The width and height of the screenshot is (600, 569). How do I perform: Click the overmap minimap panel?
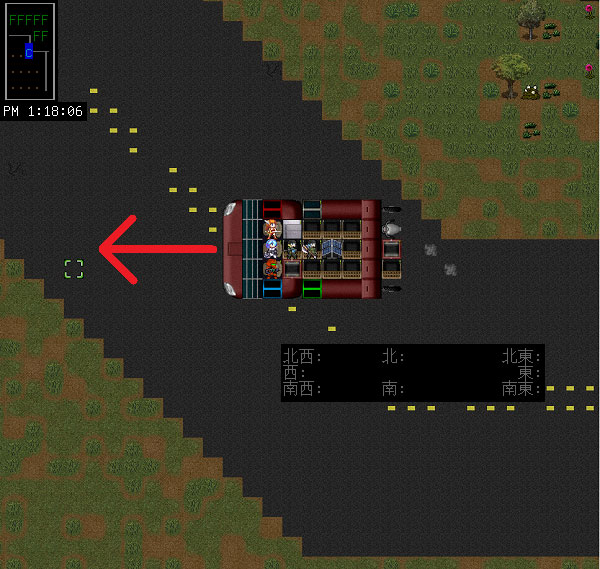(28, 51)
